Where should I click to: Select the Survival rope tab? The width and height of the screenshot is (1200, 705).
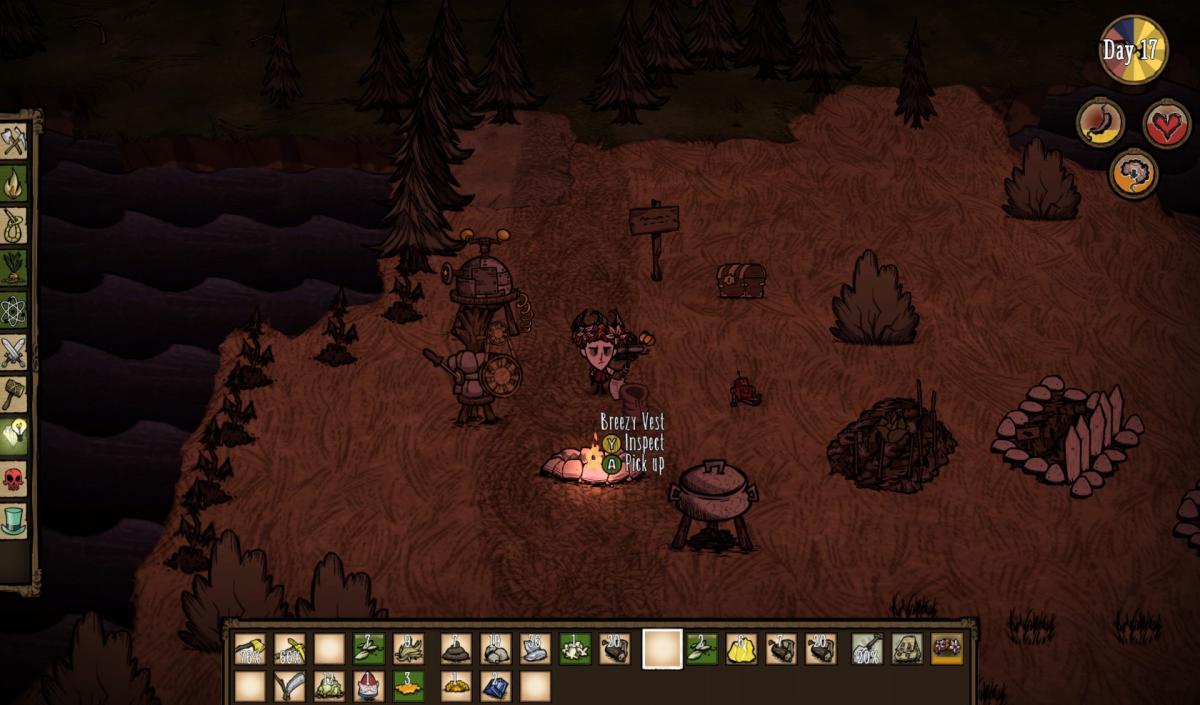[x=13, y=226]
